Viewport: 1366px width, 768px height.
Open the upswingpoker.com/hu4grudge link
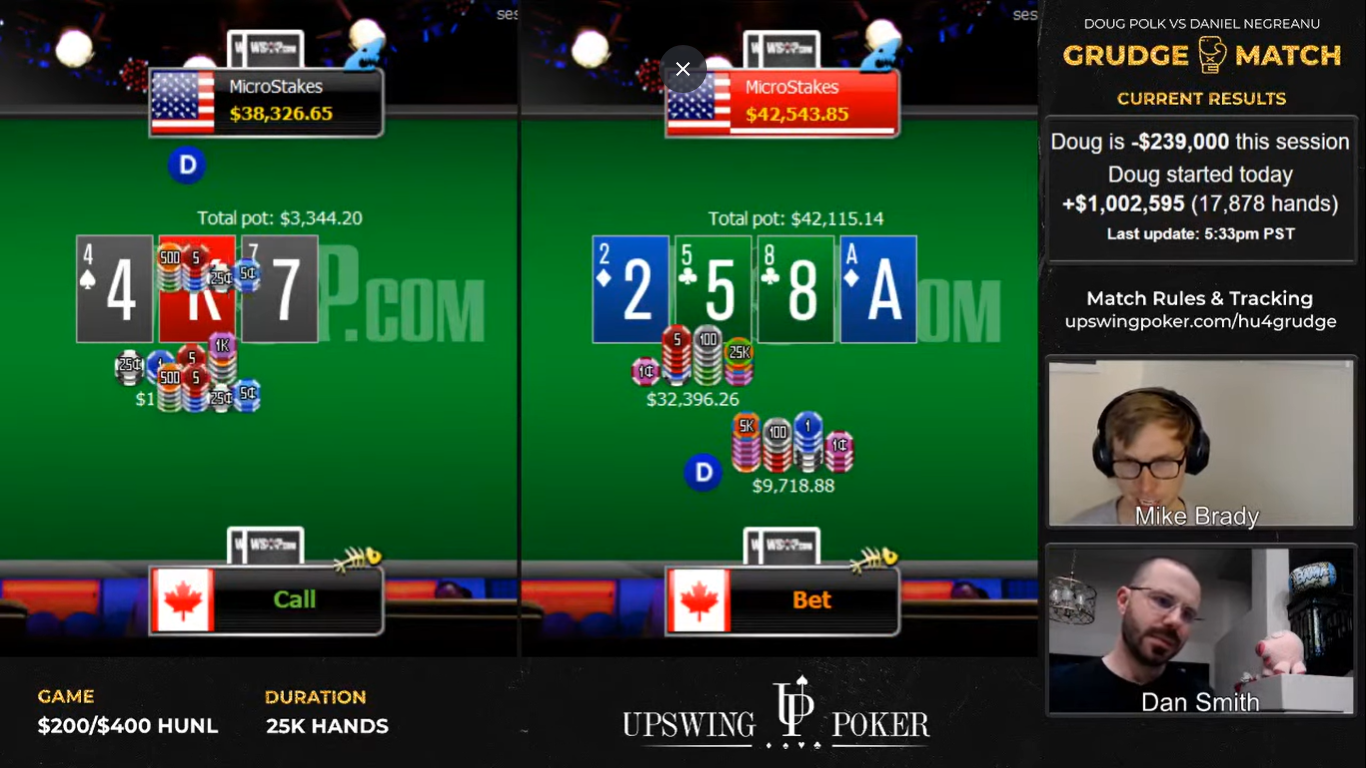pos(1199,321)
